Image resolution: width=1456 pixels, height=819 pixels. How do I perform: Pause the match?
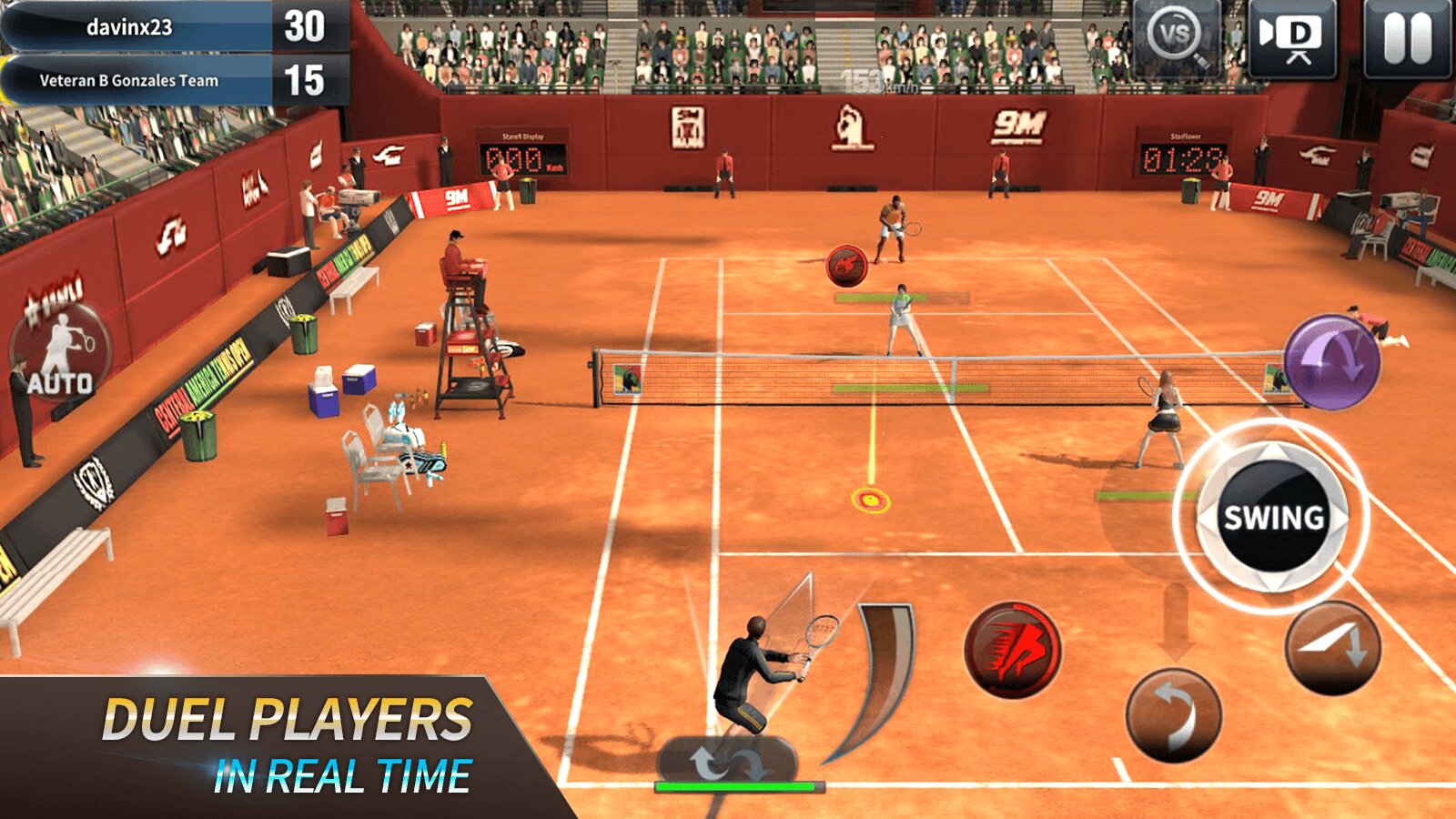tap(1407, 37)
